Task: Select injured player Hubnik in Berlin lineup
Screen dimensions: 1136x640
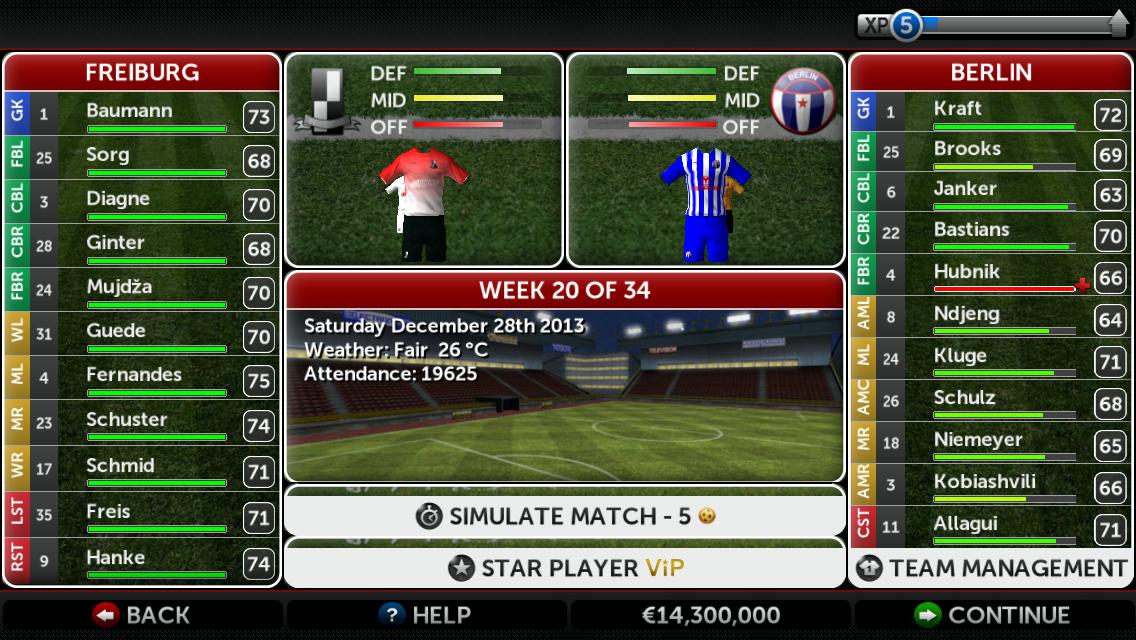Action: (x=990, y=275)
